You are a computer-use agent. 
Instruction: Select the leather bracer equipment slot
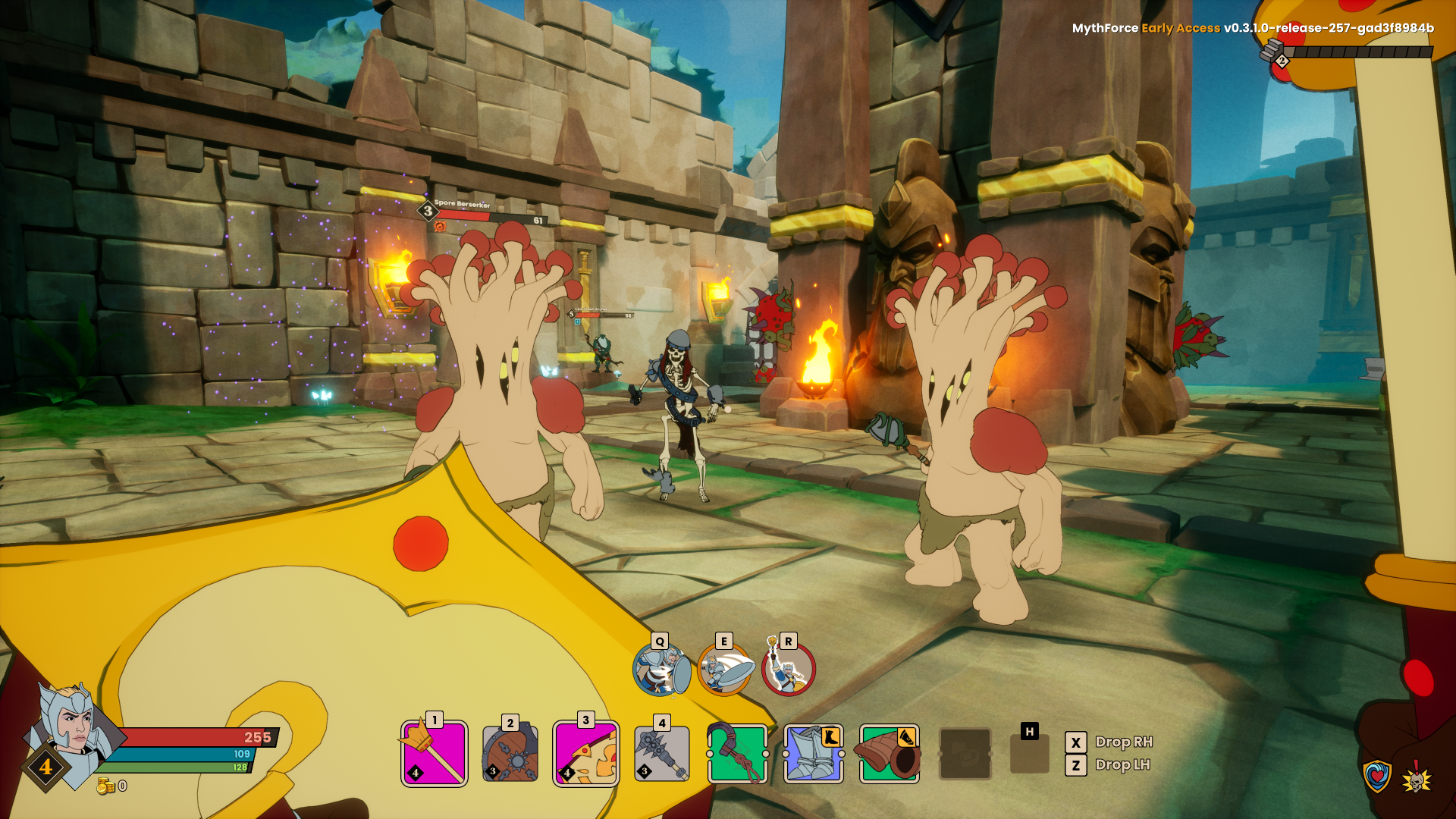click(x=890, y=754)
